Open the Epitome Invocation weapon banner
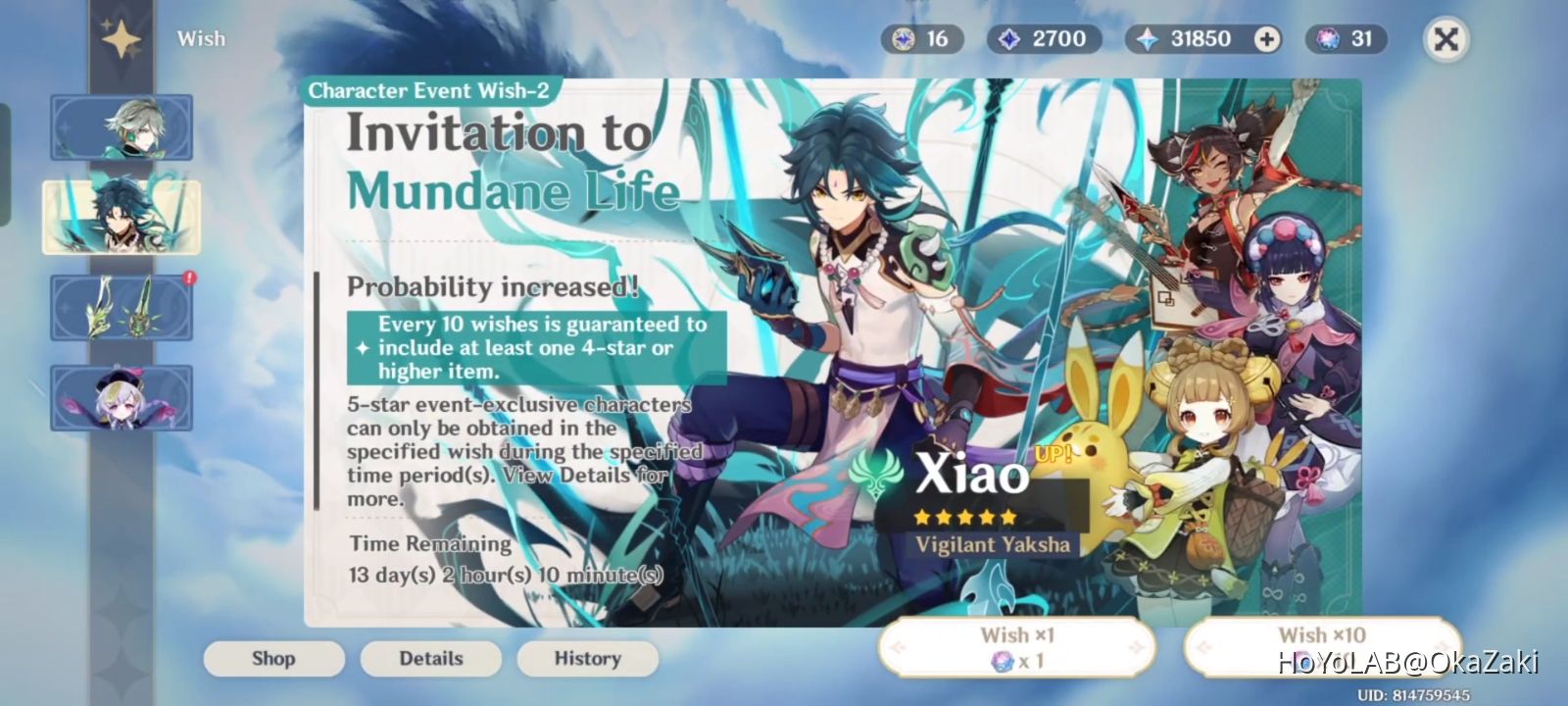This screenshot has height=706, width=1568. point(121,307)
